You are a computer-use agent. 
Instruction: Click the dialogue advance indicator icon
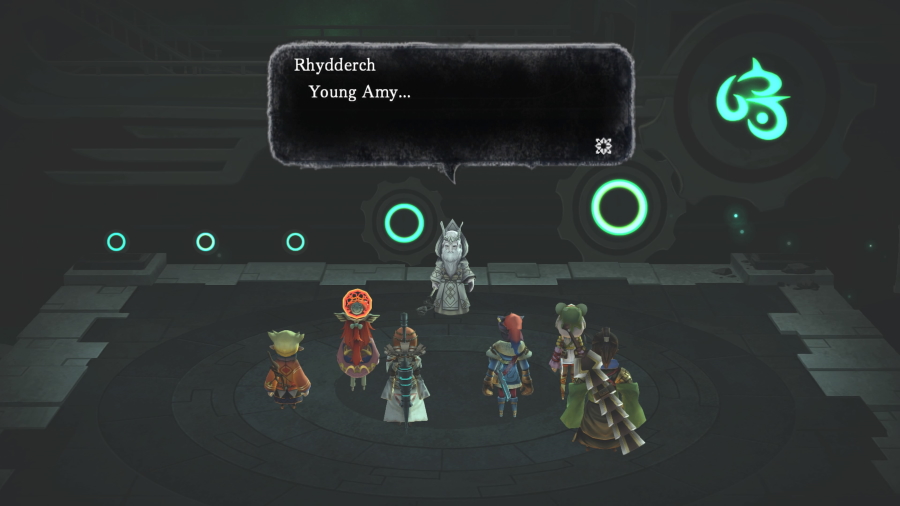(603, 146)
